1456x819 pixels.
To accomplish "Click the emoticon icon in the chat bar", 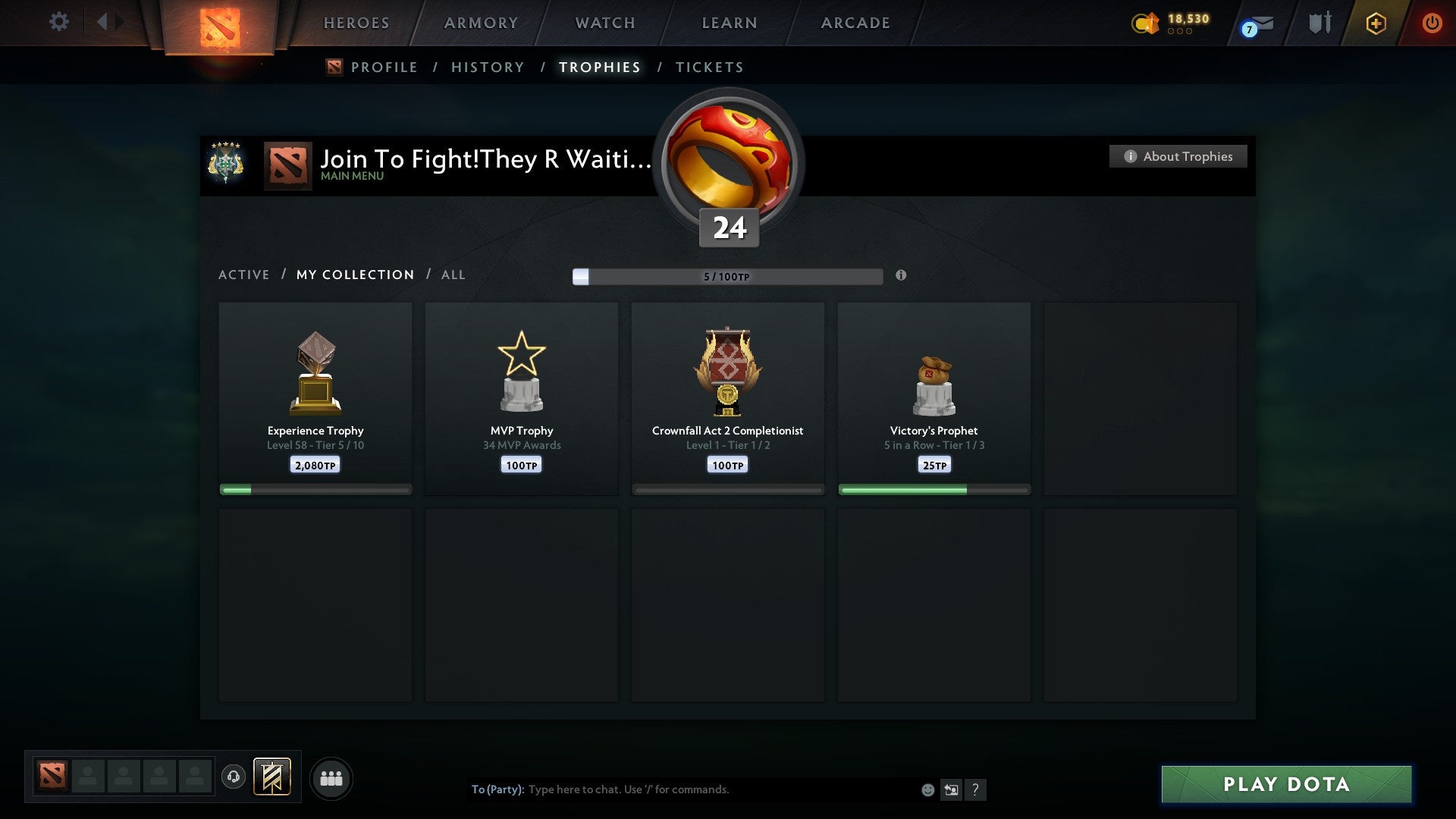I will [927, 789].
